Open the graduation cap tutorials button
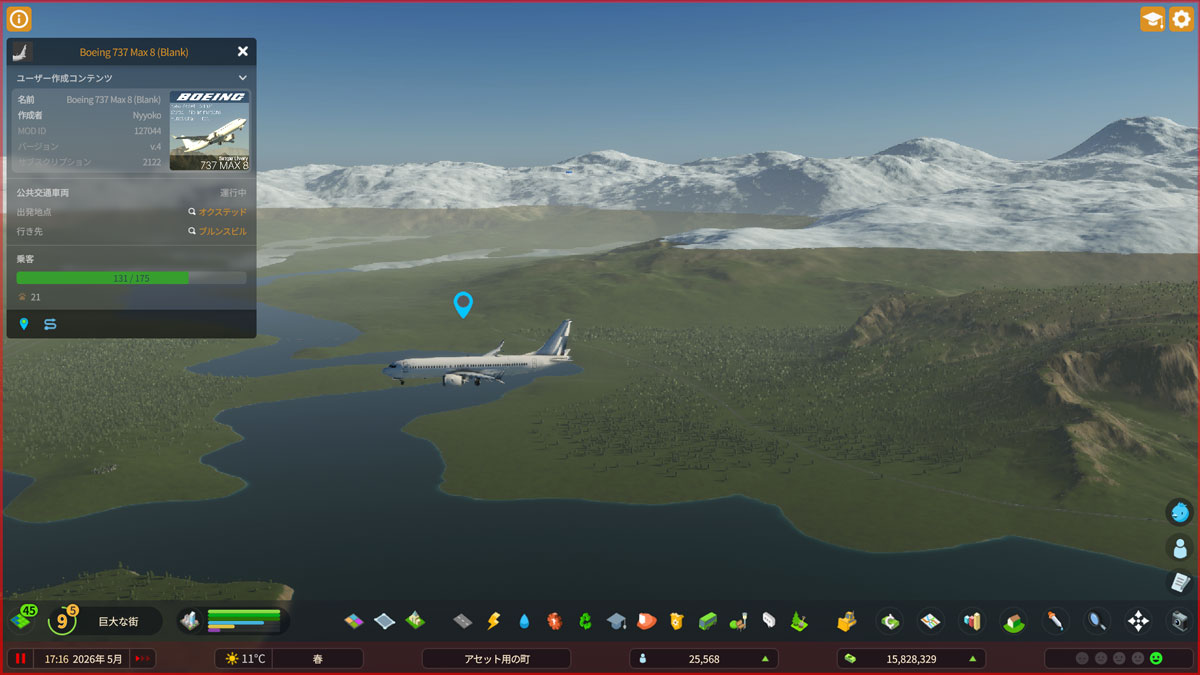This screenshot has height=675, width=1200. 1152,19
